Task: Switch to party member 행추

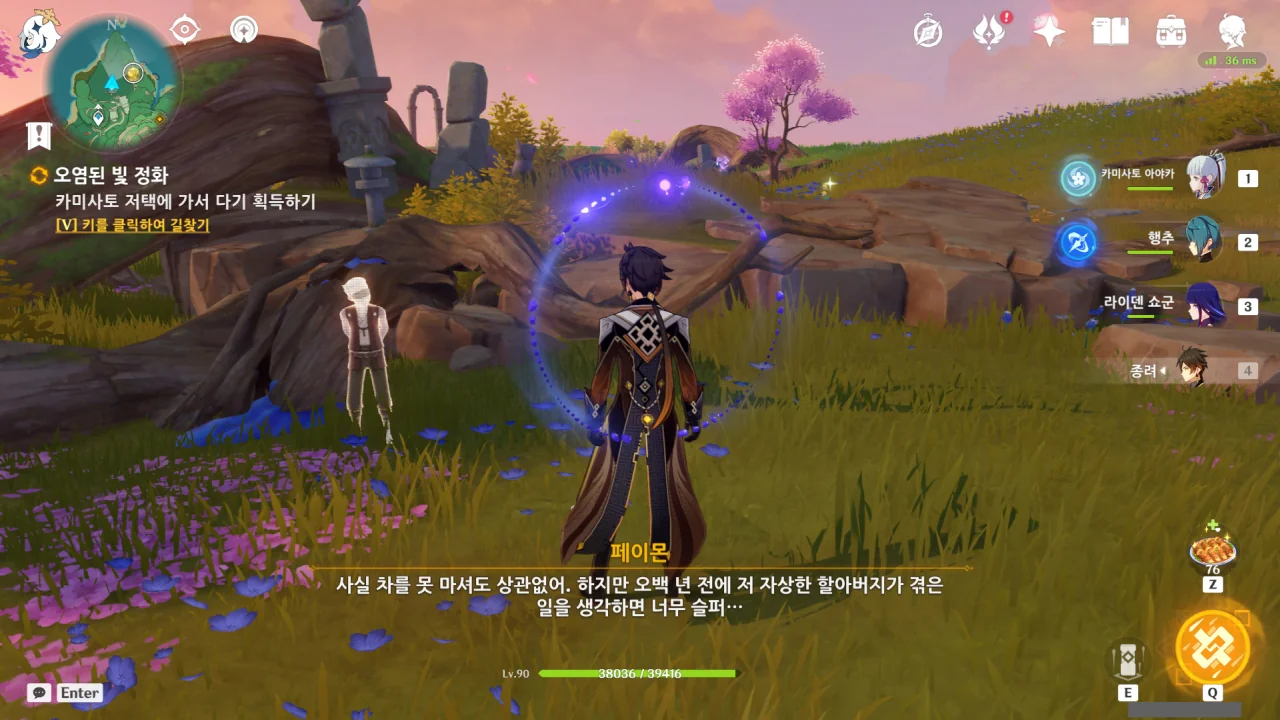Action: pyautogui.click(x=1203, y=241)
